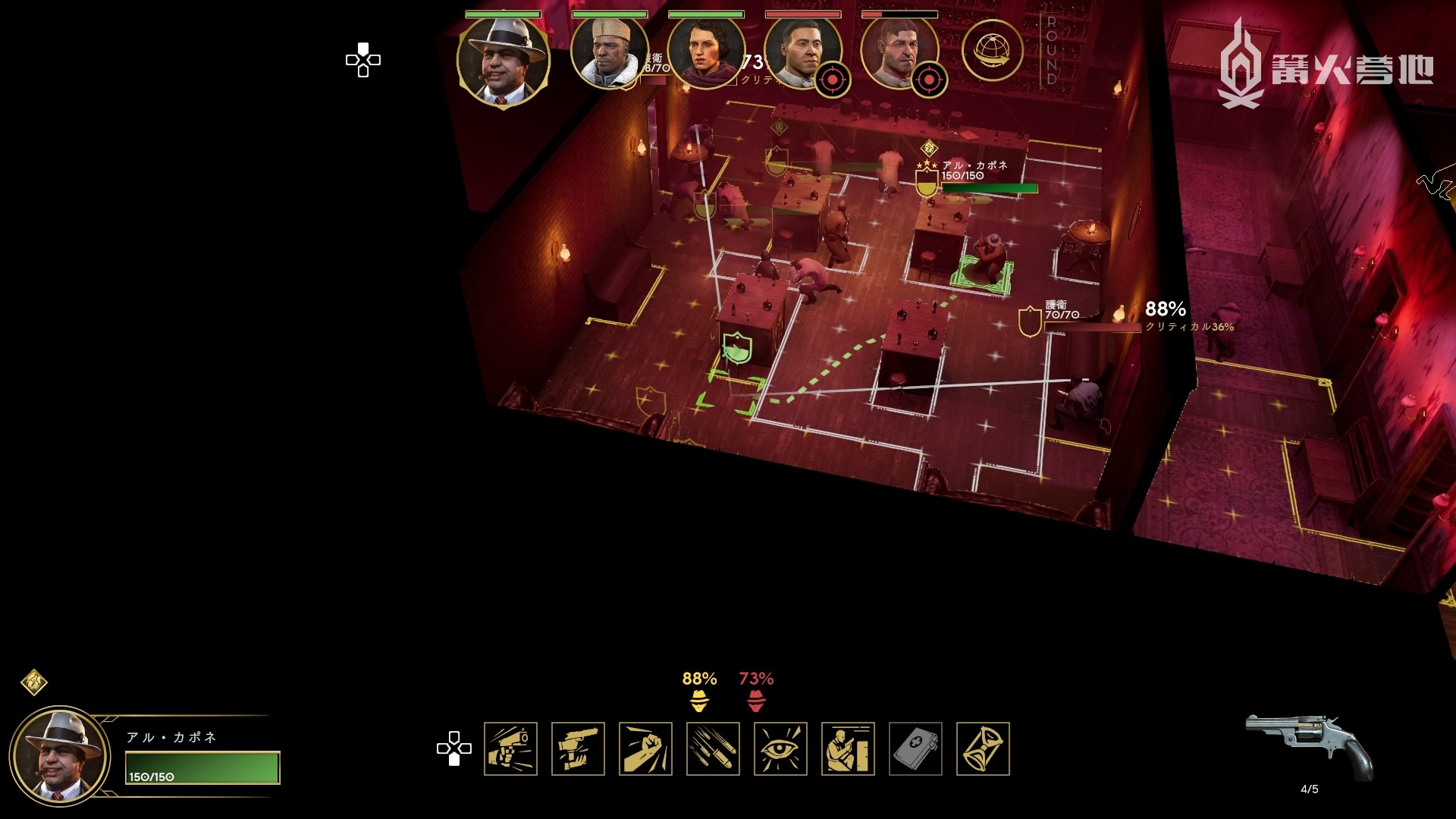This screenshot has height=819, width=1456.
Task: Click the globe round icon
Action: tap(992, 50)
